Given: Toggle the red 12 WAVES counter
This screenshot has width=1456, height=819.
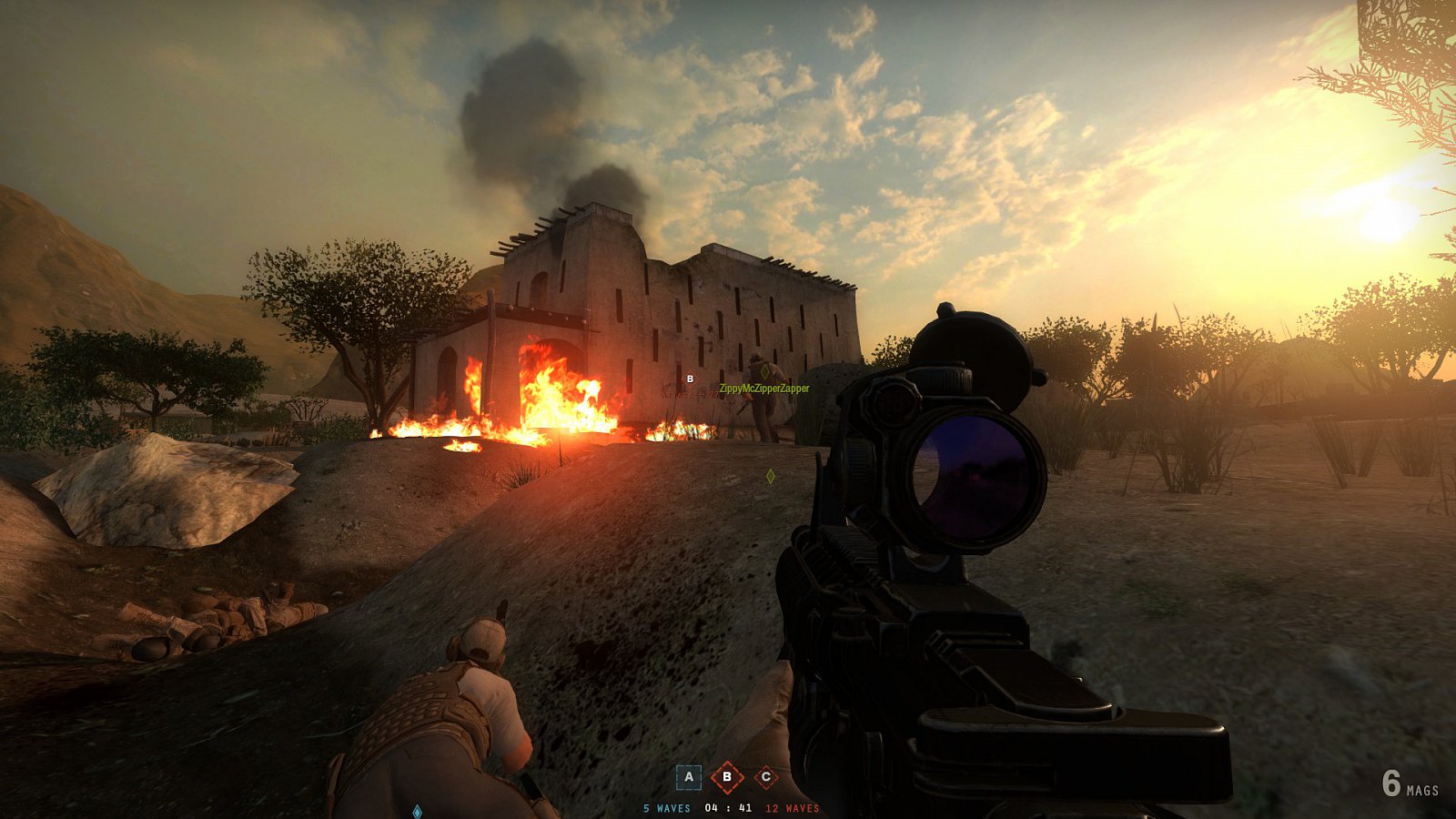Looking at the screenshot, I should pos(792,807).
